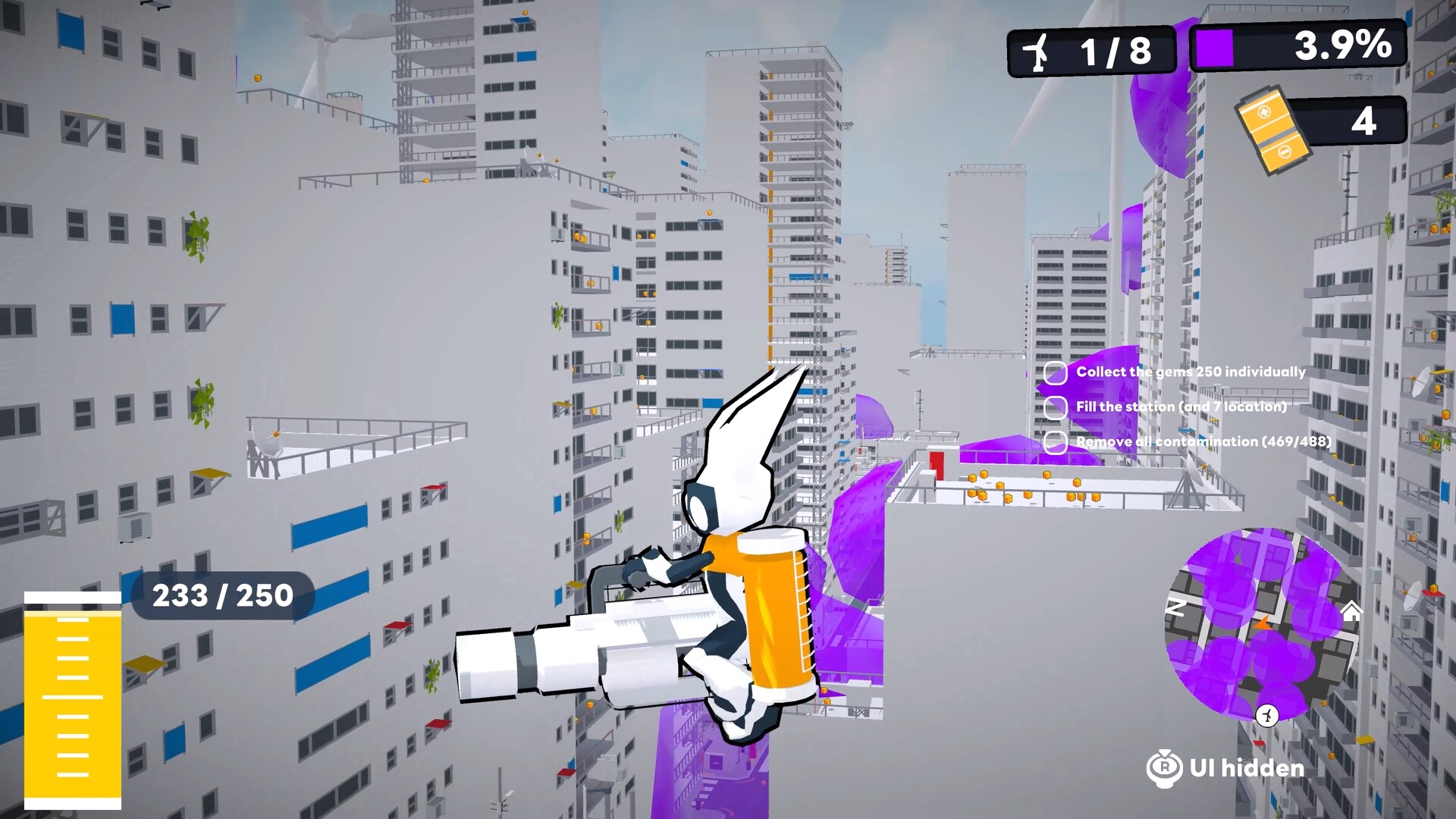Check the 'Collect the gems 250 individually' objective
Viewport: 1456px width, 819px height.
coord(1055,372)
